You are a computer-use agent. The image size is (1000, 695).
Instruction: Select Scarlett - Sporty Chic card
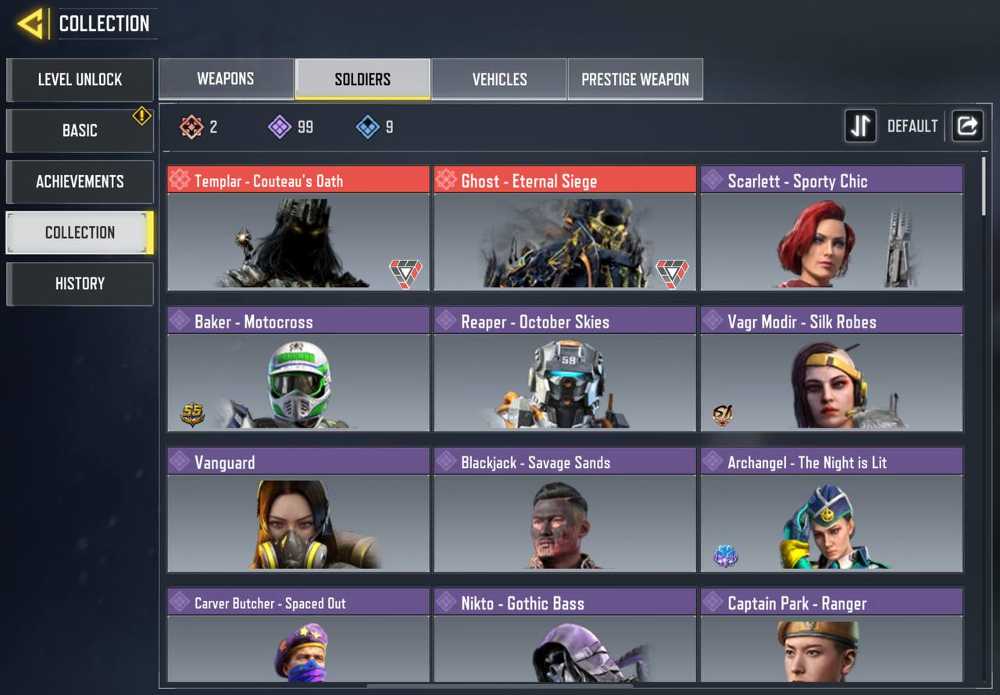[832, 228]
